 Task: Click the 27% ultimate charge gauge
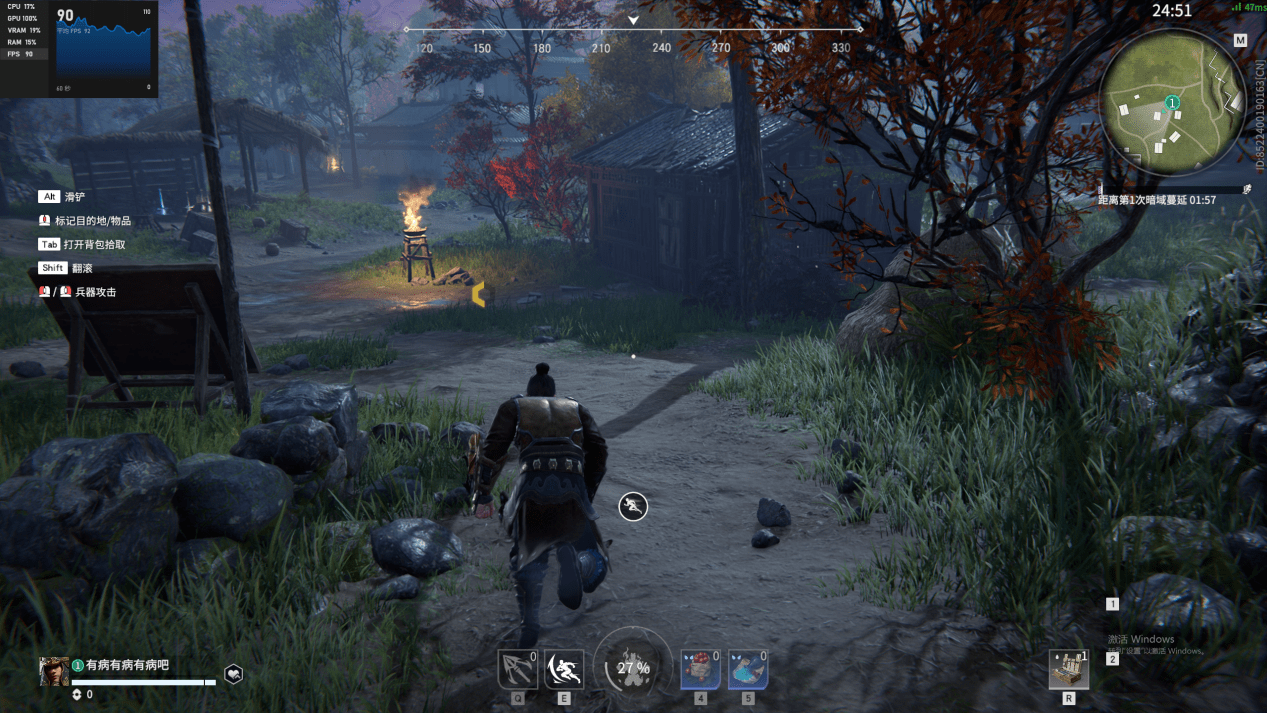[x=633, y=667]
